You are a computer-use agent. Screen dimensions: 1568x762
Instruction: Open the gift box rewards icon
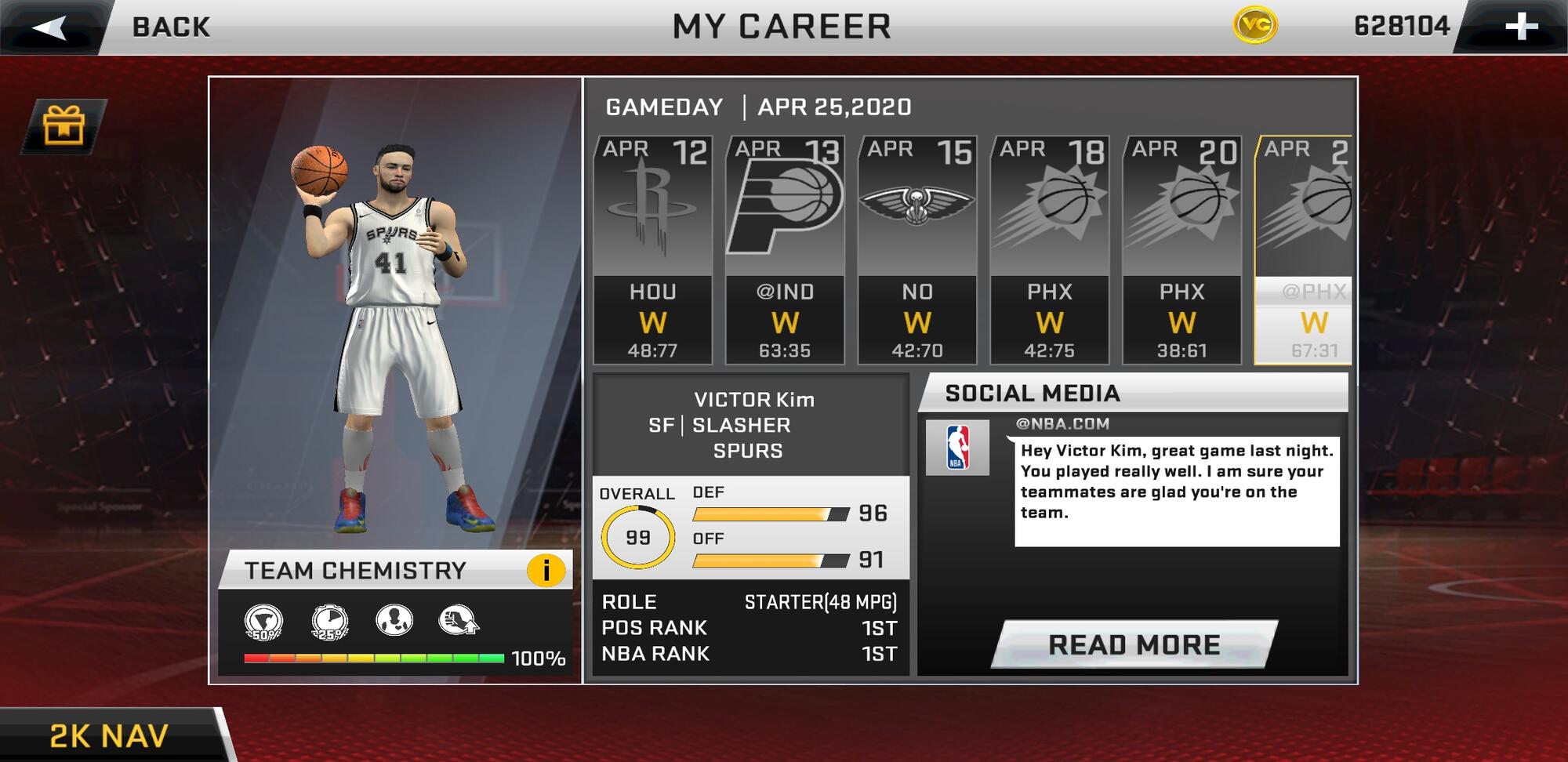[64, 125]
